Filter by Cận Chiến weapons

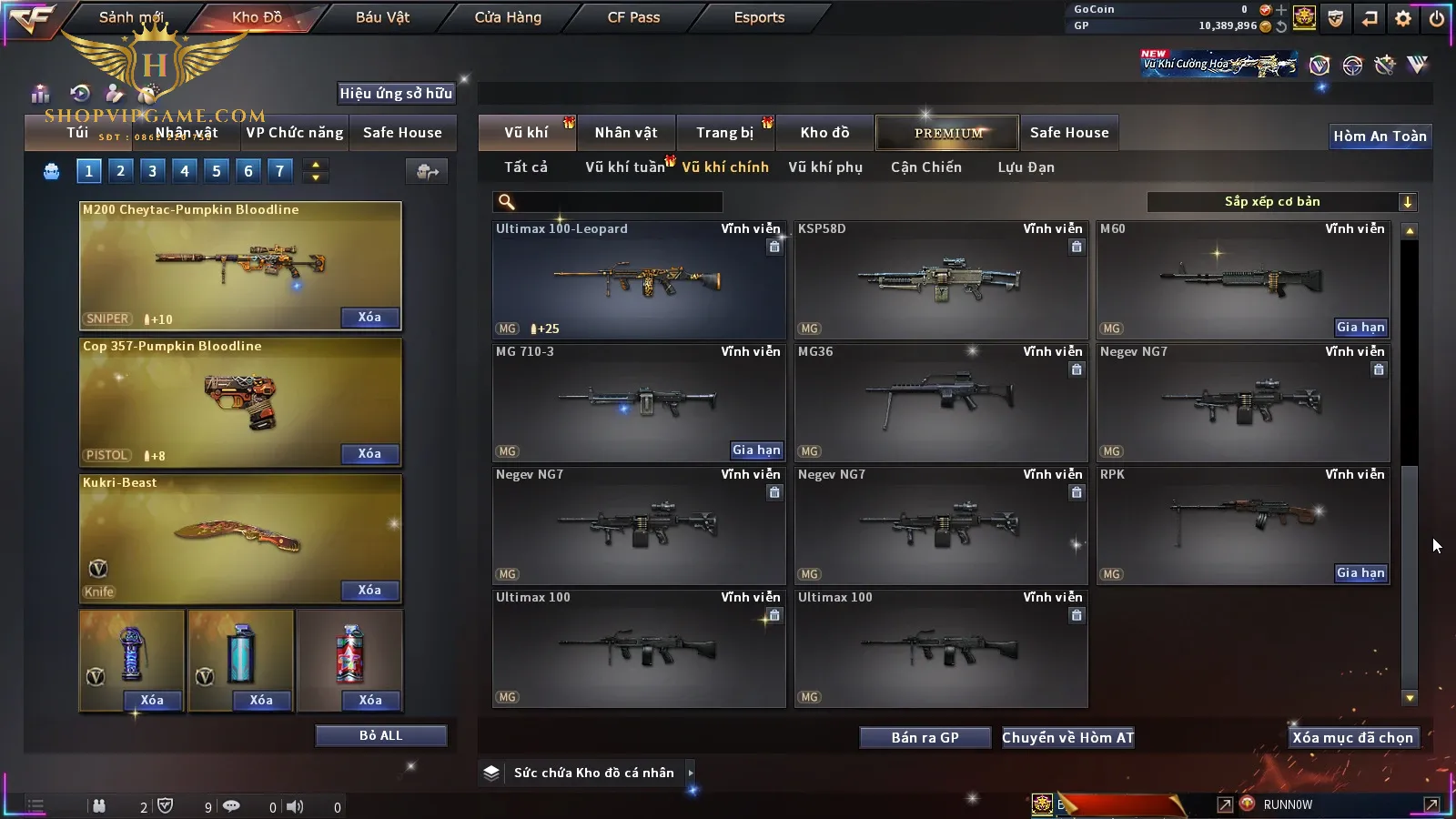[925, 167]
